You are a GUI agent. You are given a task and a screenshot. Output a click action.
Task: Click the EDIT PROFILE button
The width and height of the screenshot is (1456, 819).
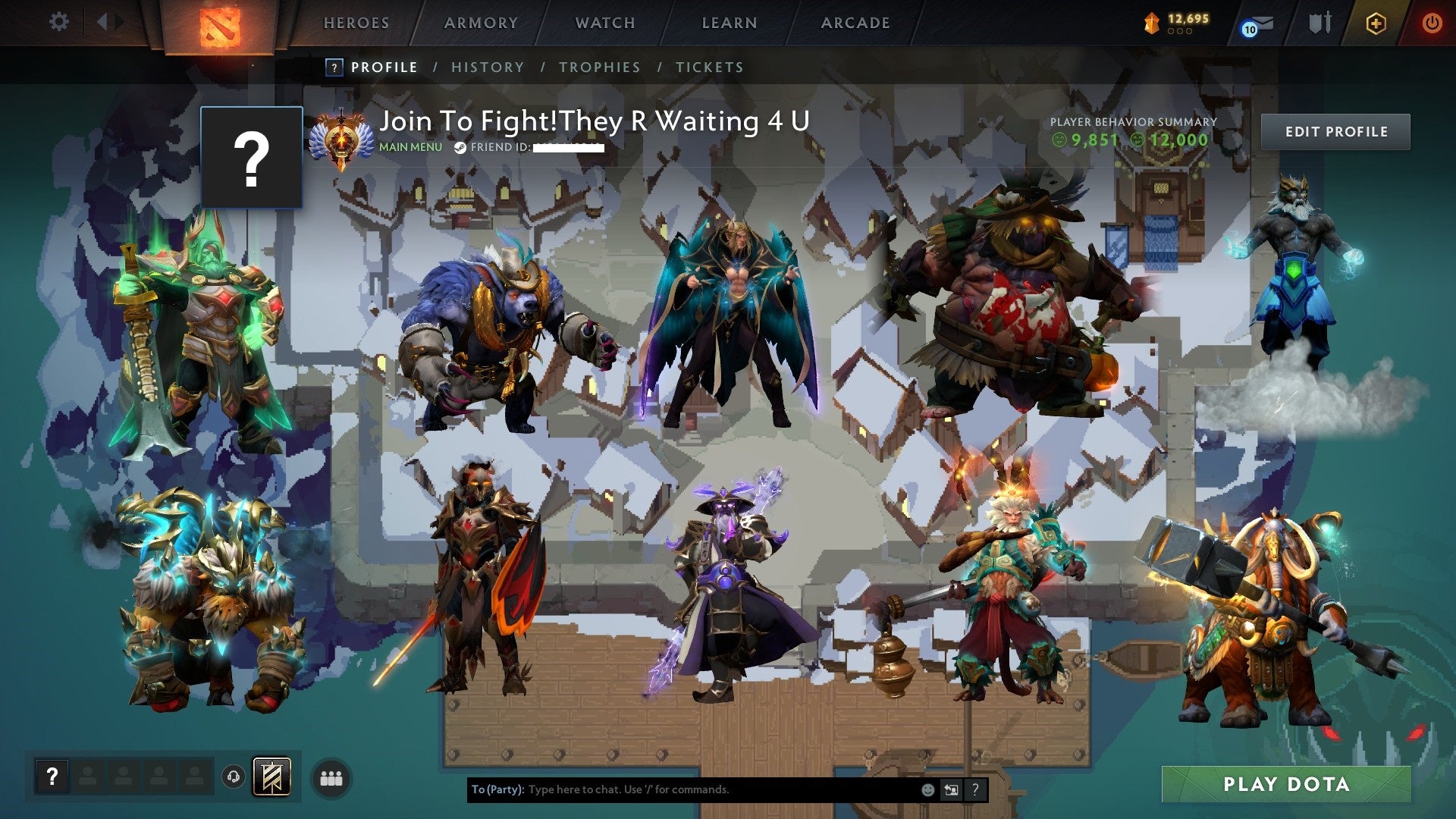[x=1335, y=131]
